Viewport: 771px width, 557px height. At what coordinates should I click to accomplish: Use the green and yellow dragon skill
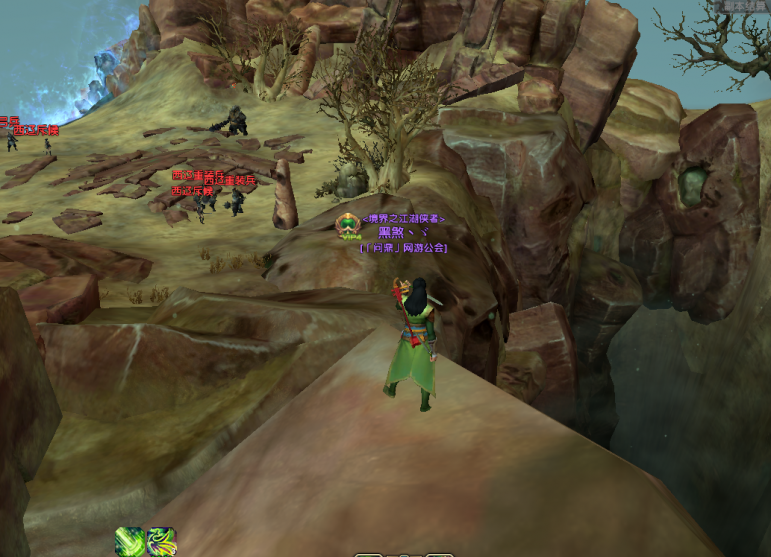tap(161, 541)
